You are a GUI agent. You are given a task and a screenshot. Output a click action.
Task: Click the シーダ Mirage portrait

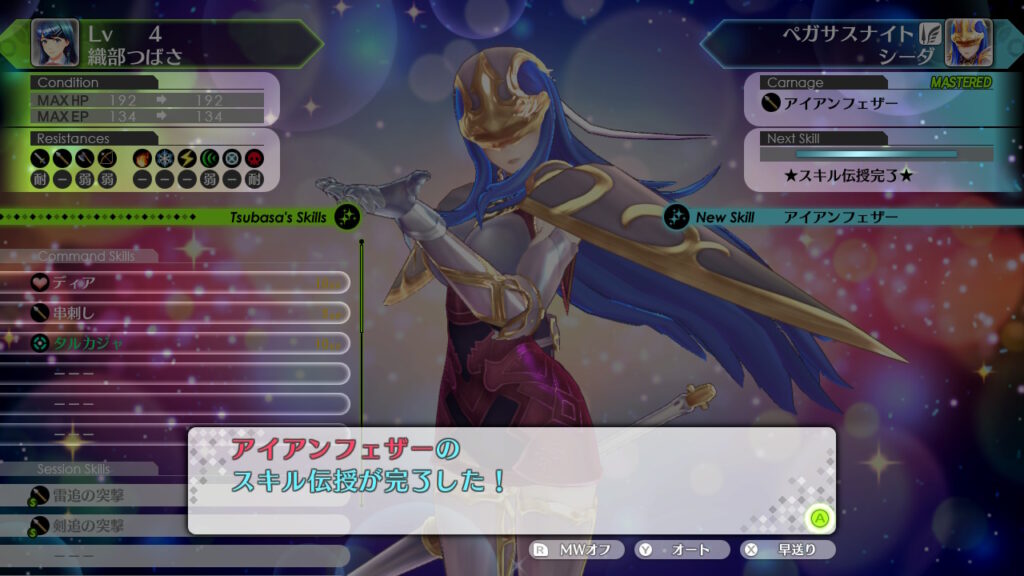(968, 43)
